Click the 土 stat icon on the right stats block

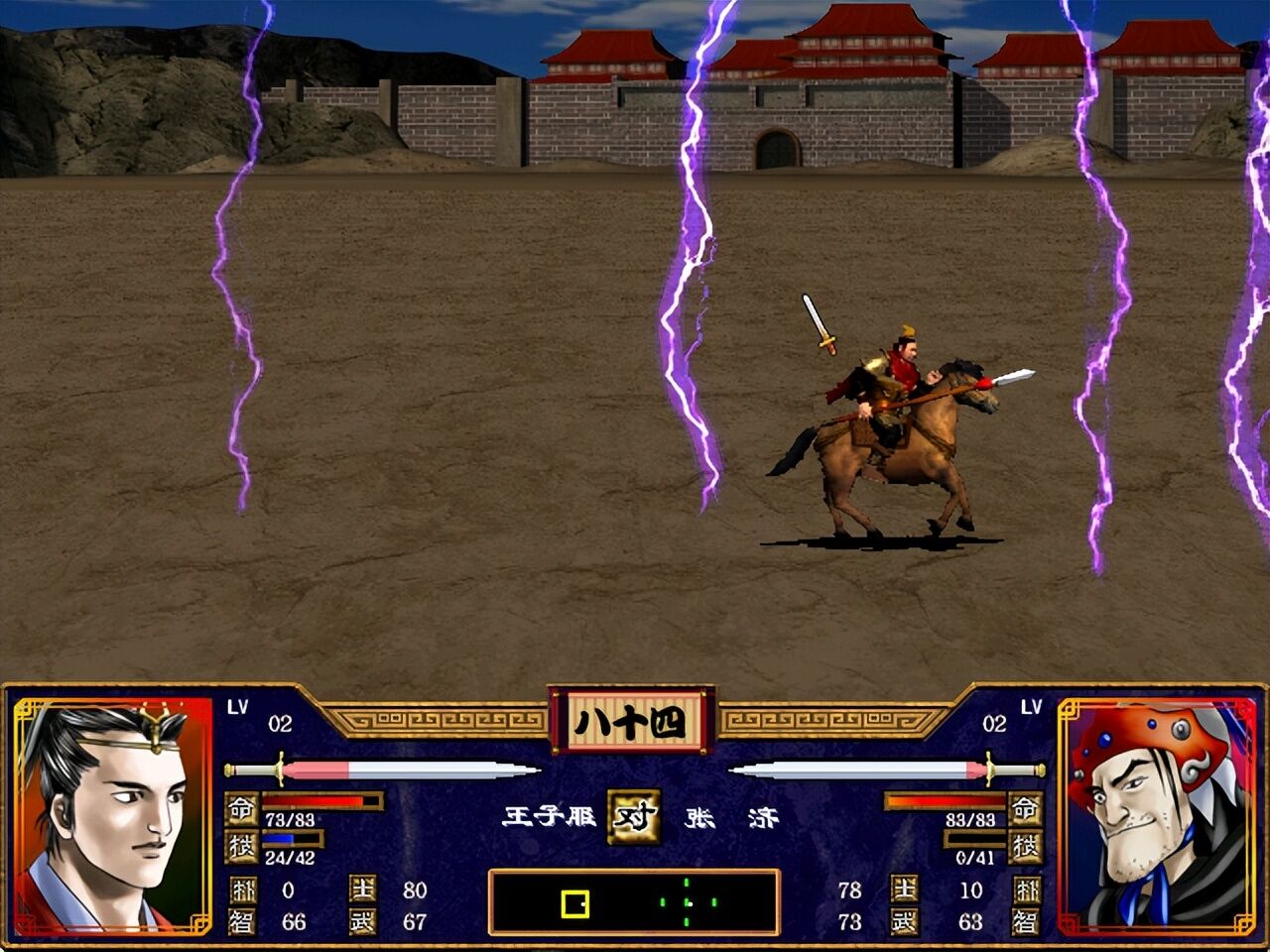click(x=904, y=889)
